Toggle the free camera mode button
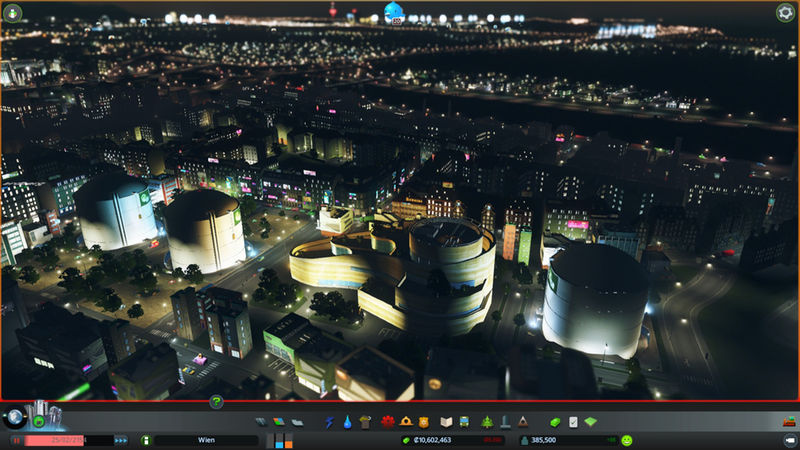Image resolution: width=800 pixels, height=450 pixels. 788,440
